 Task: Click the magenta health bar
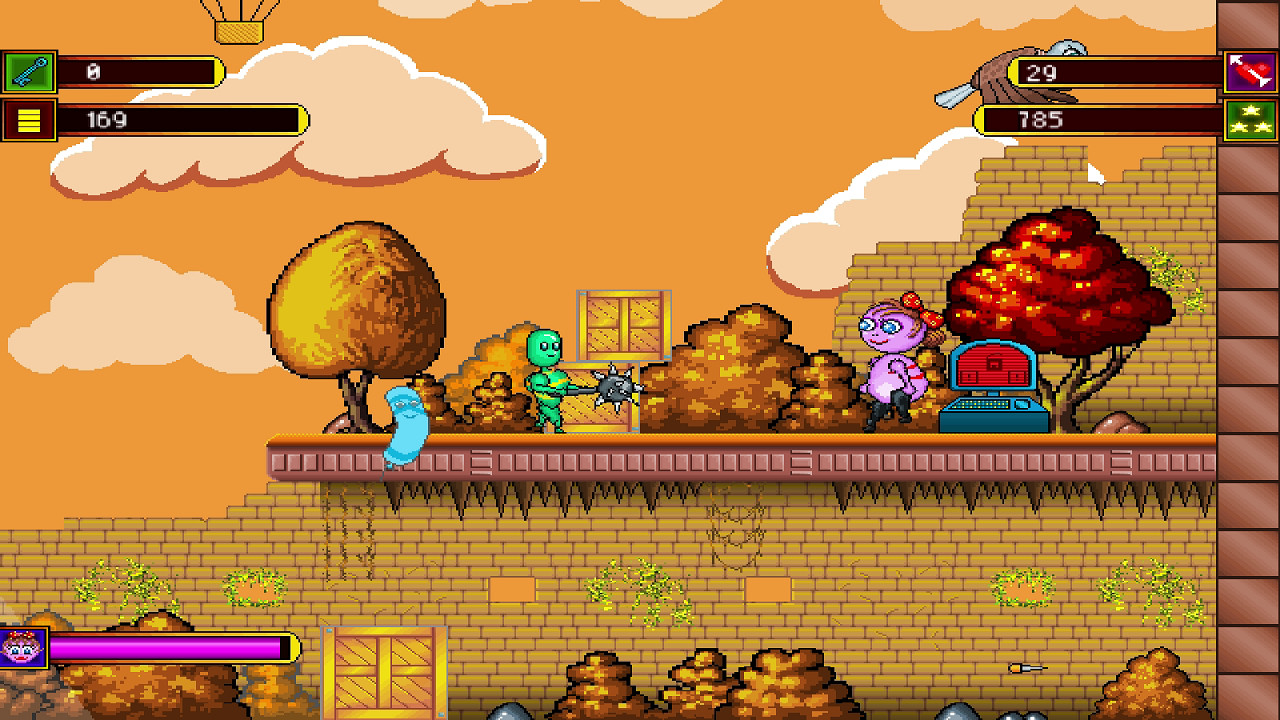click(170, 646)
